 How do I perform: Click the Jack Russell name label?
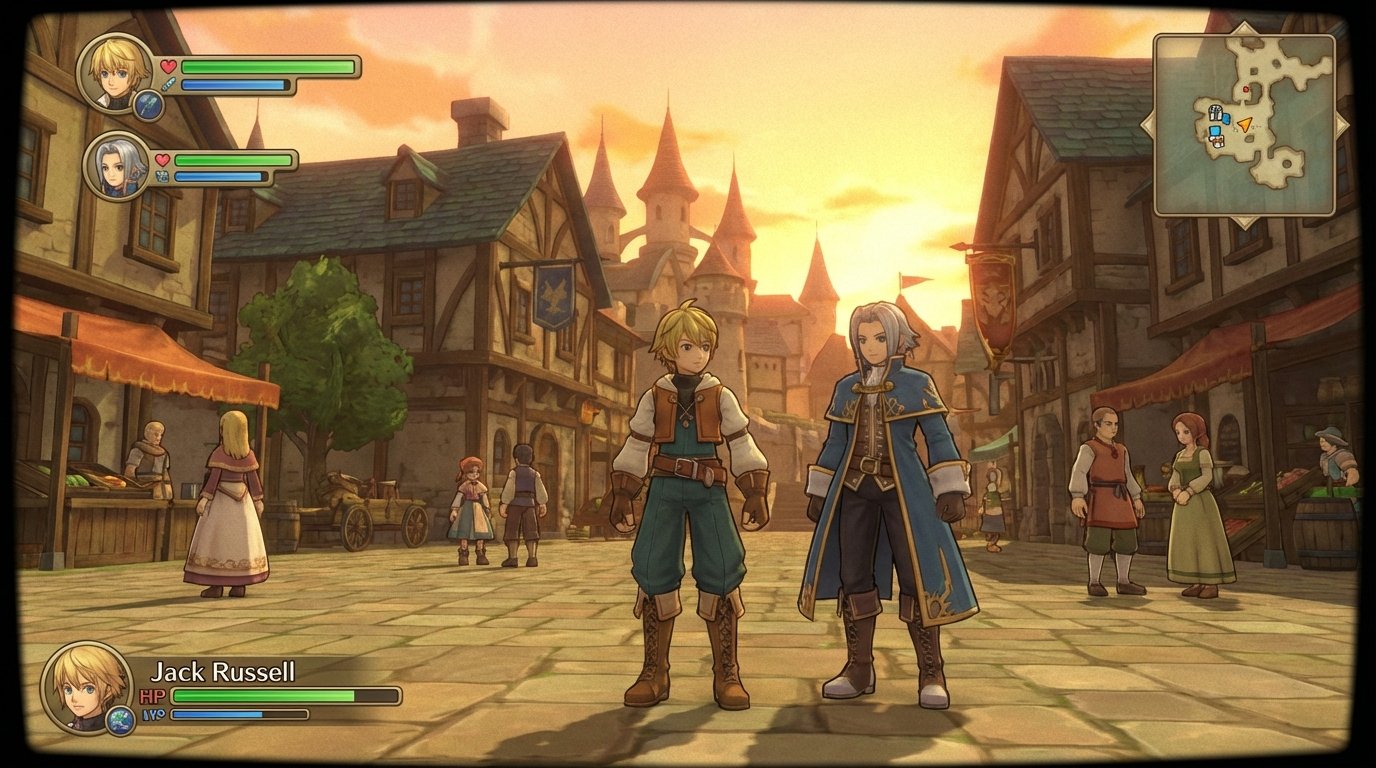223,671
